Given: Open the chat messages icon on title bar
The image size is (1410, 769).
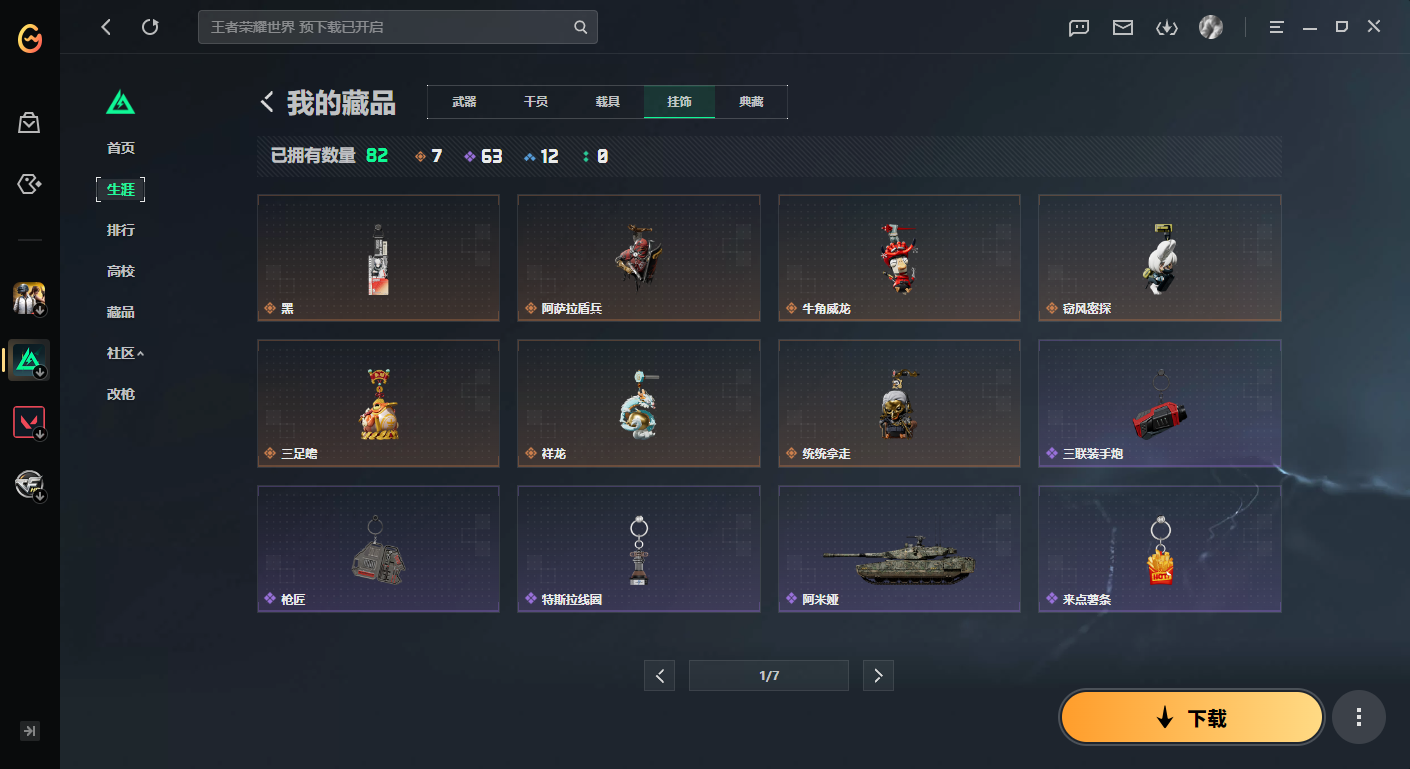Looking at the screenshot, I should [1078, 28].
